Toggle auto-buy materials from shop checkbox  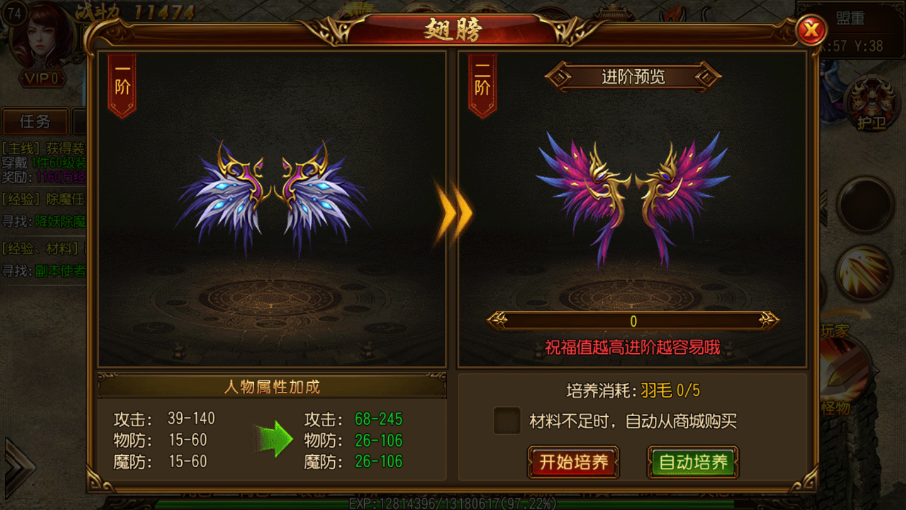click(x=507, y=421)
